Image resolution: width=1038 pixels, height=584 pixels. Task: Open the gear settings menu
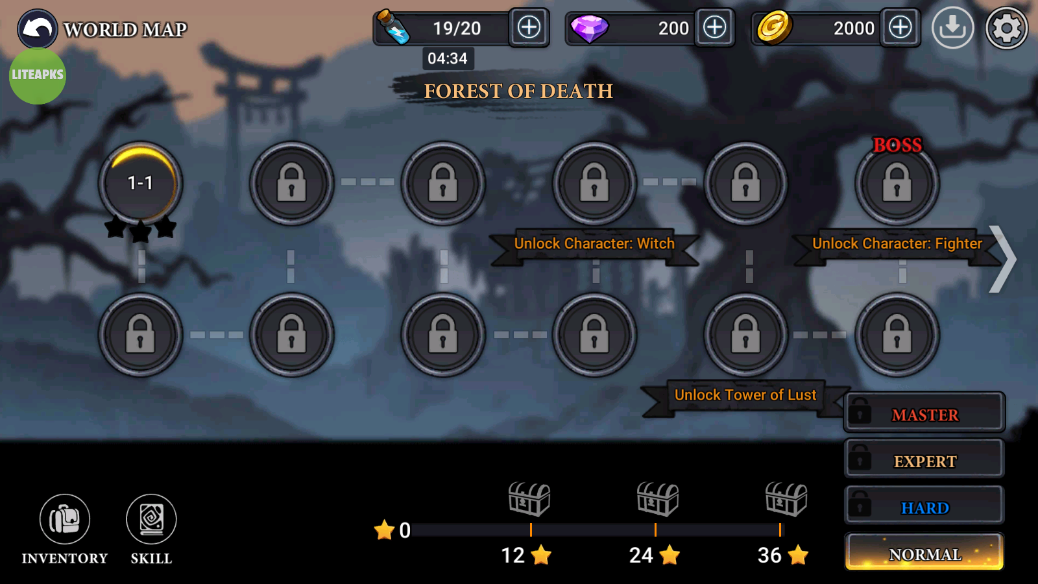click(1006, 29)
